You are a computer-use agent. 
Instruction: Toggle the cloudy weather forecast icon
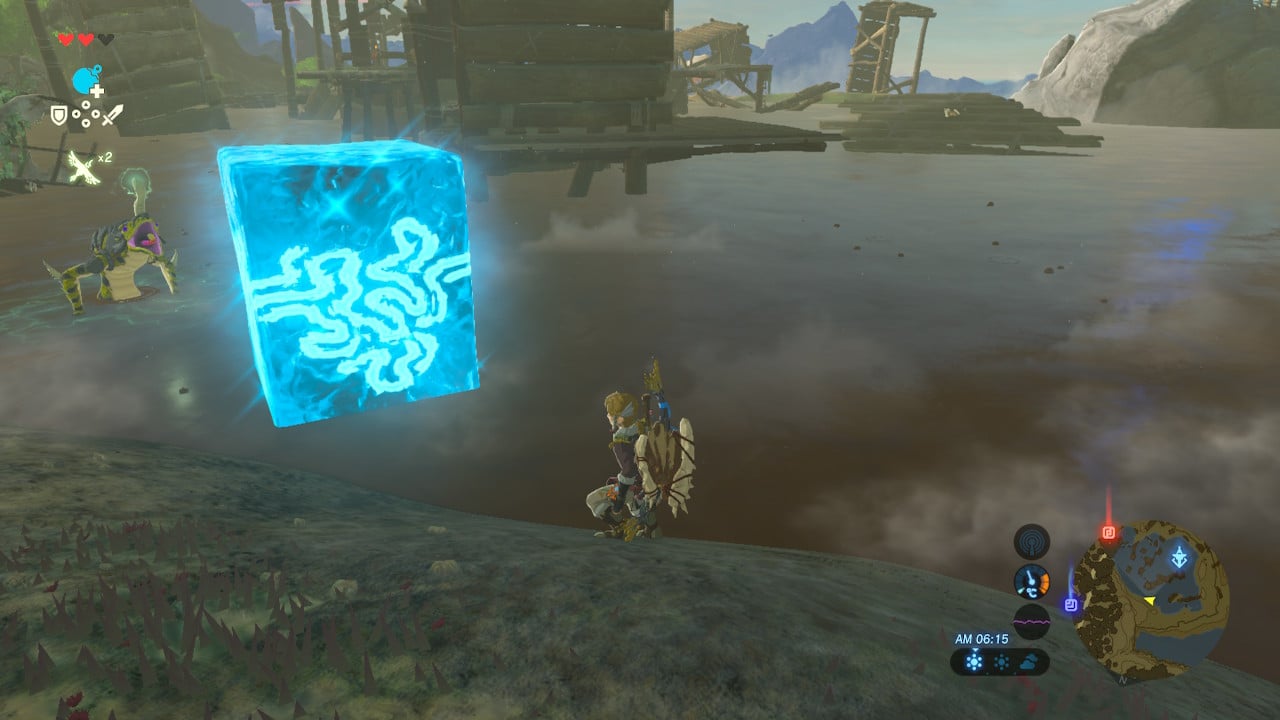click(1028, 662)
